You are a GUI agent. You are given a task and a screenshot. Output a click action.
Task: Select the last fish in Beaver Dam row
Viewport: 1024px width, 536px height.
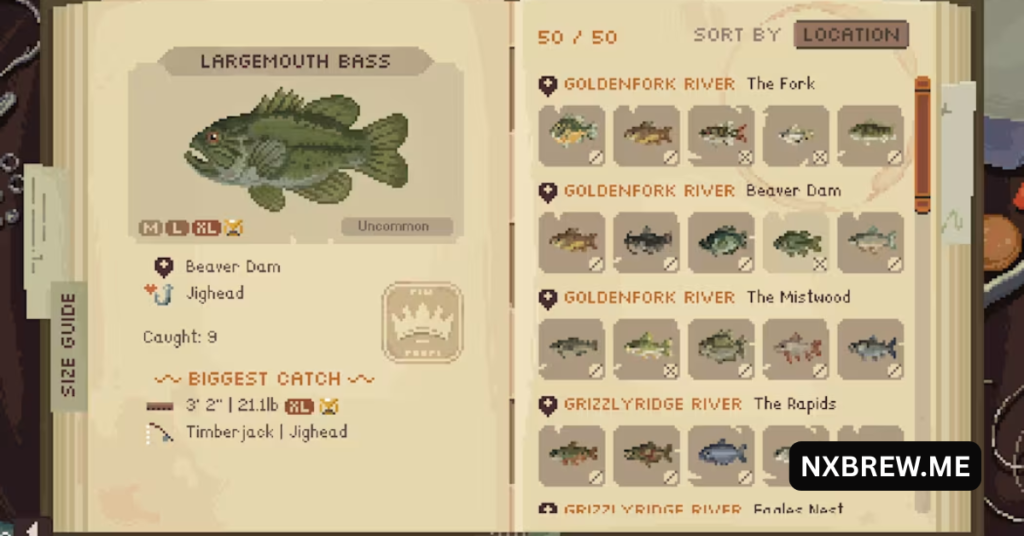coord(871,242)
